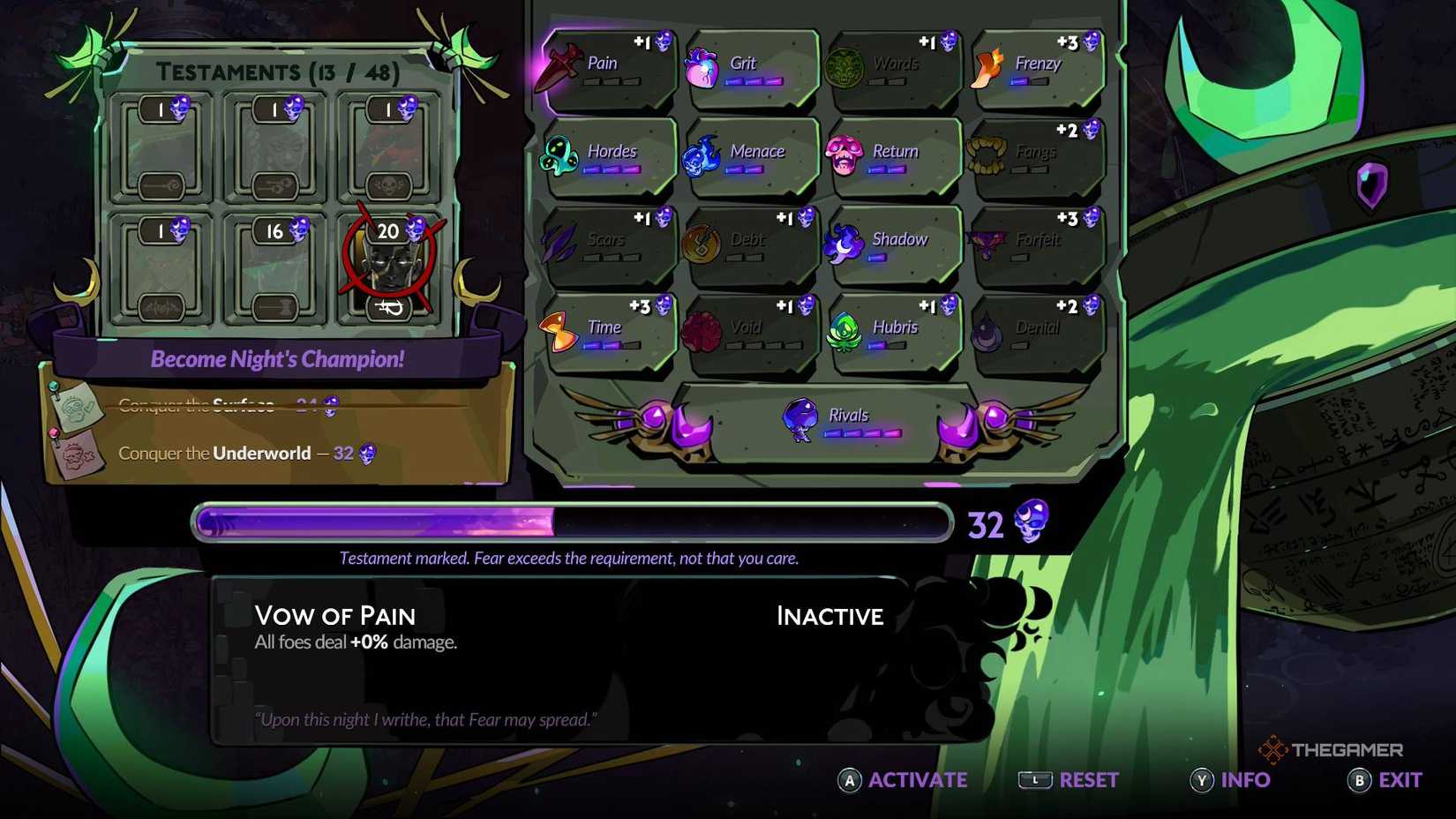Toggle the Vow of Menace
Viewport: 1456px width, 819px height.
pyautogui.click(x=702, y=152)
